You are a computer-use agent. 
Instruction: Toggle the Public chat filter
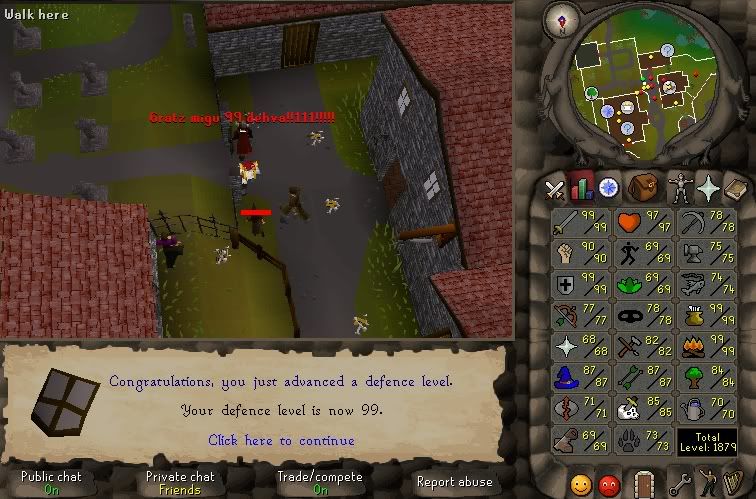point(51,483)
